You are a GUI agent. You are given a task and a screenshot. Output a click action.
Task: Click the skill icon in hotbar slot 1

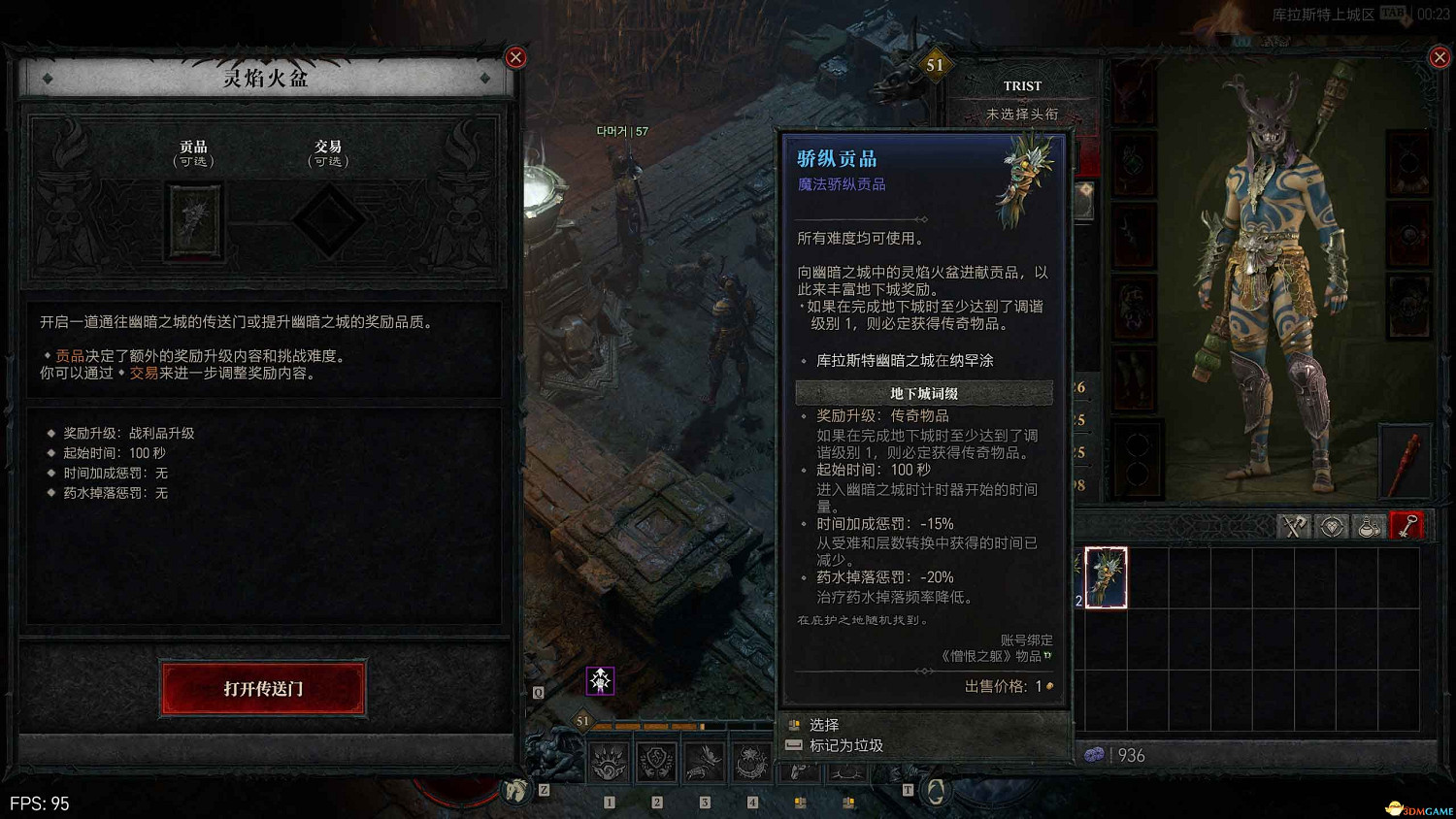607,762
